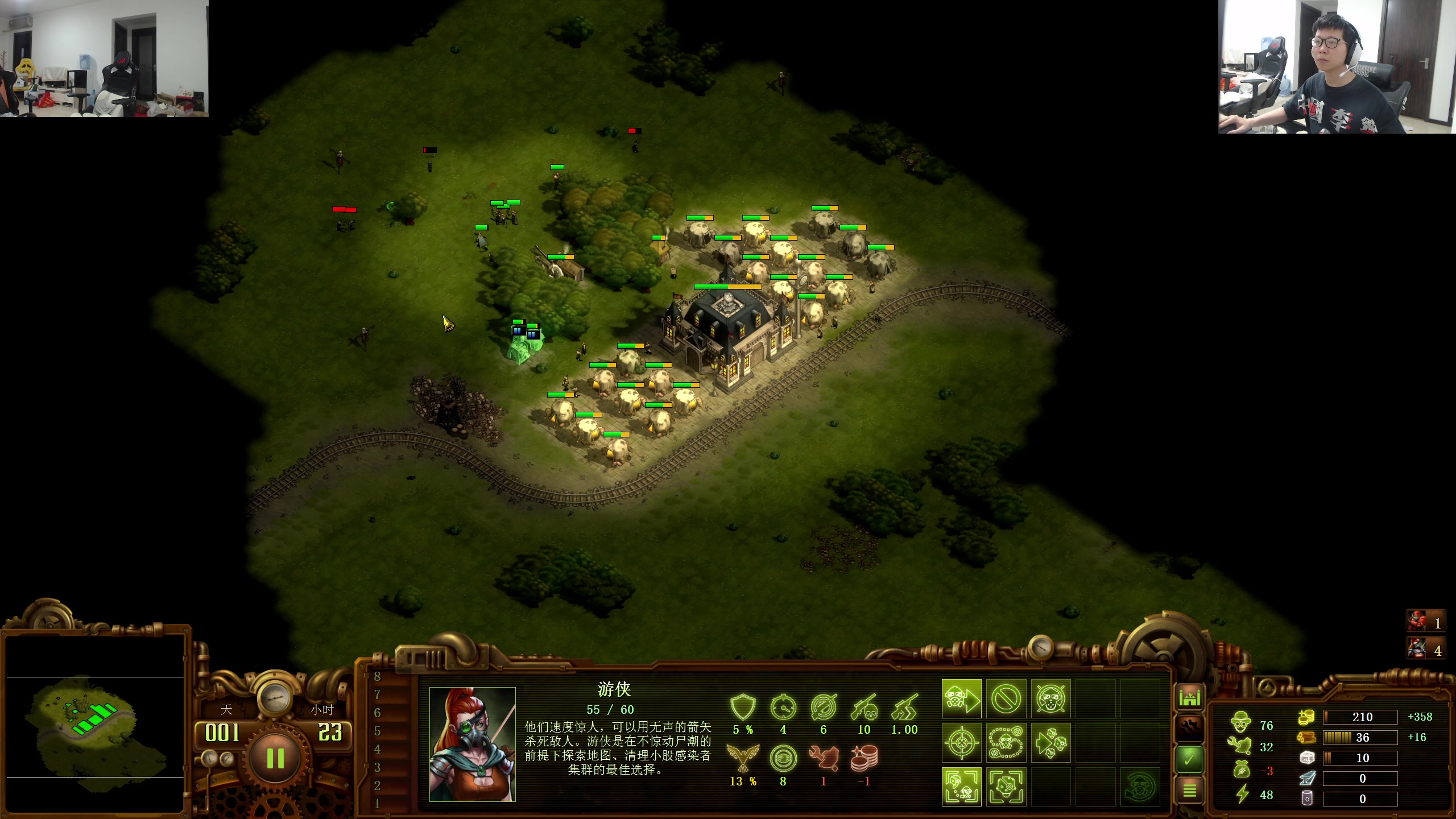The height and width of the screenshot is (819, 1456).
Task: Select the chase infected command icon
Action: [x=1050, y=743]
